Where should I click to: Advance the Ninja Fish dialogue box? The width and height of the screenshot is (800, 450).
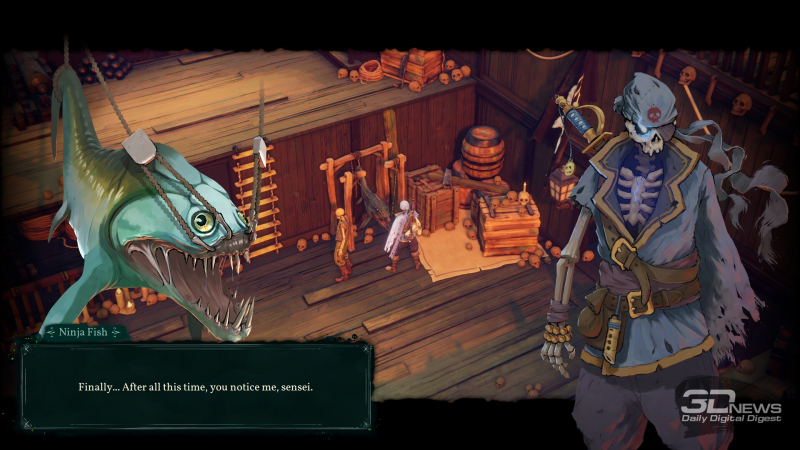196,386
